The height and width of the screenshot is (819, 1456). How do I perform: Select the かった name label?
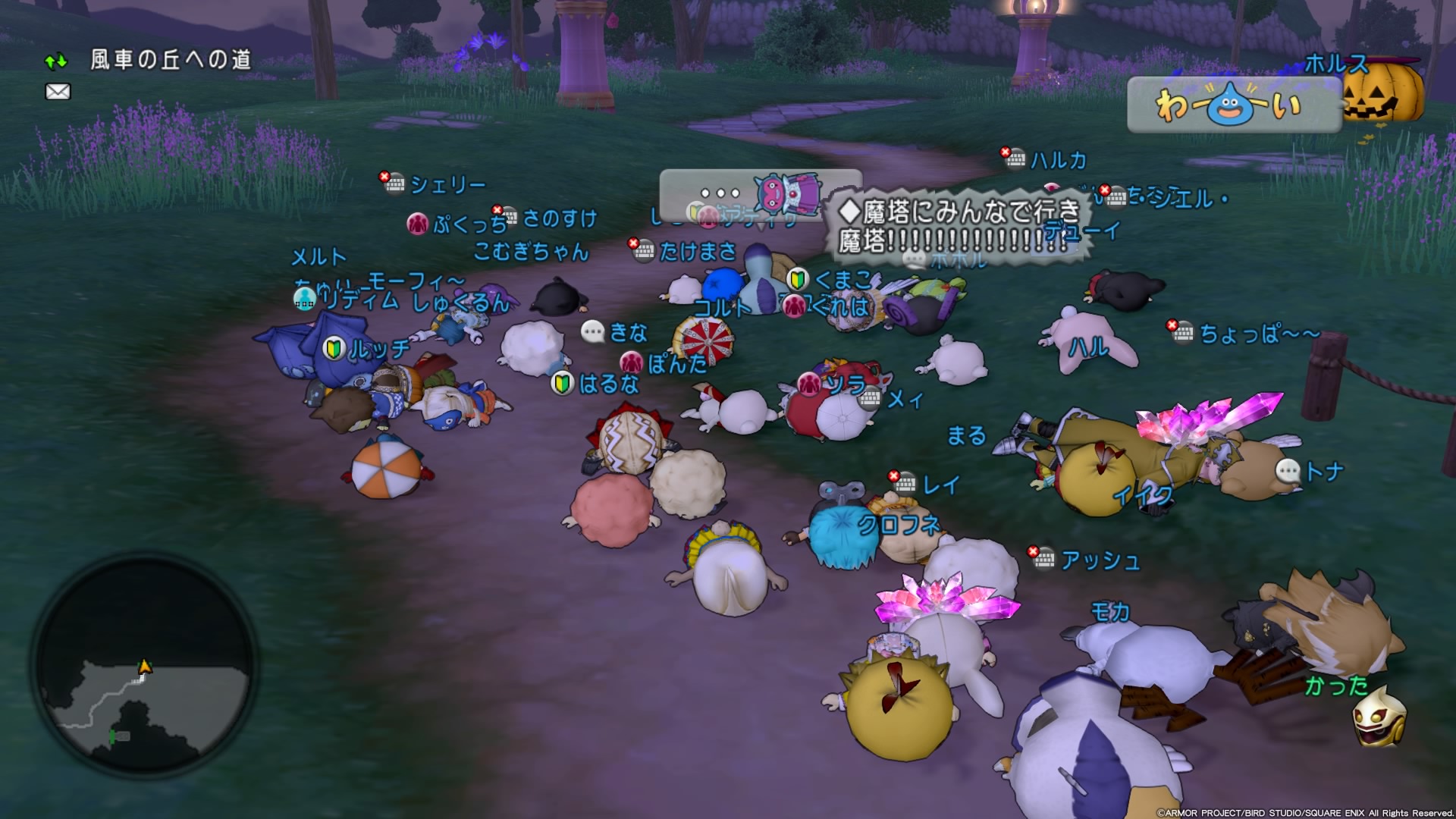(1336, 686)
